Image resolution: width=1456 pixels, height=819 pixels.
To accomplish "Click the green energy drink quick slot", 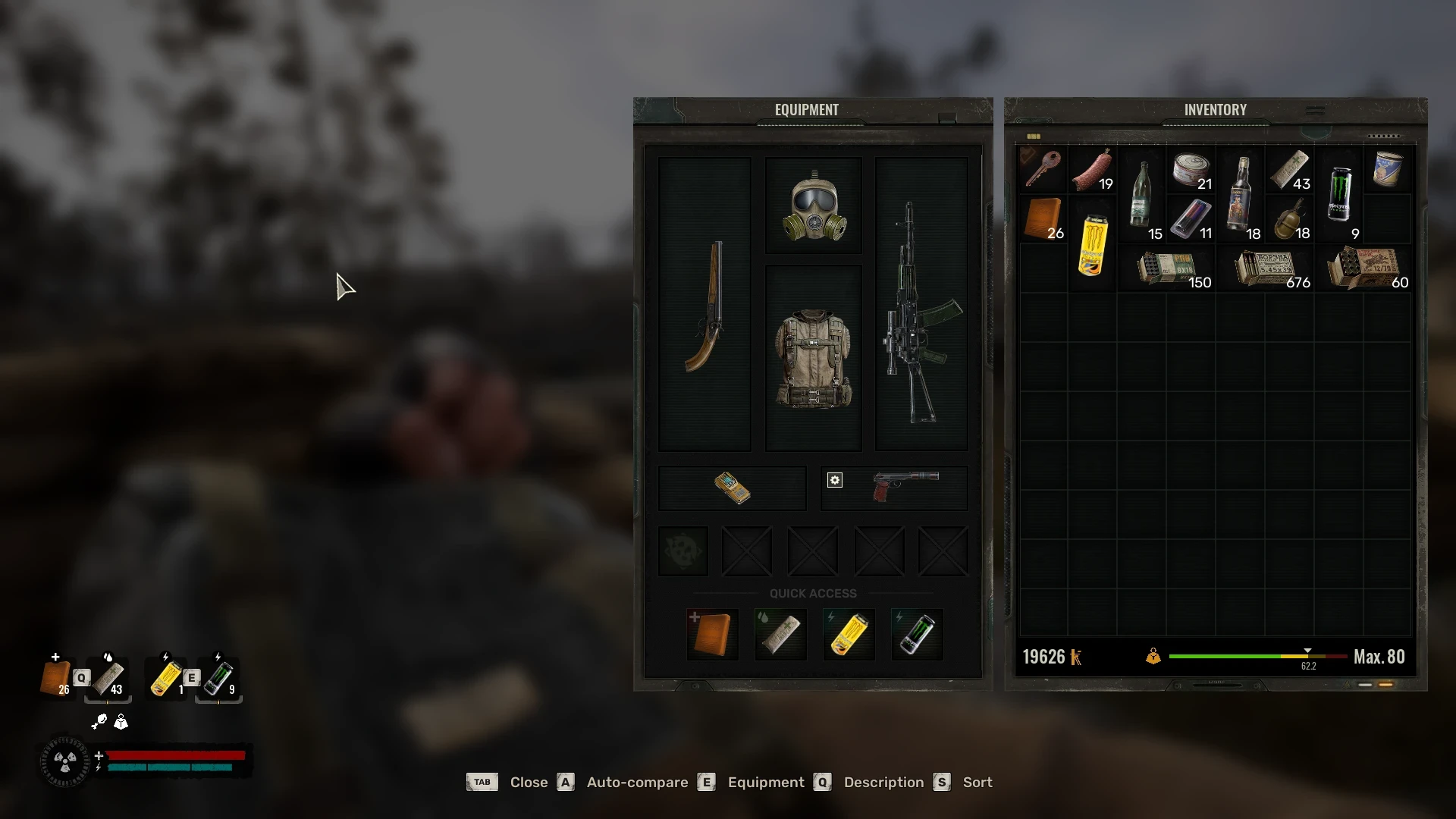I will (x=916, y=634).
